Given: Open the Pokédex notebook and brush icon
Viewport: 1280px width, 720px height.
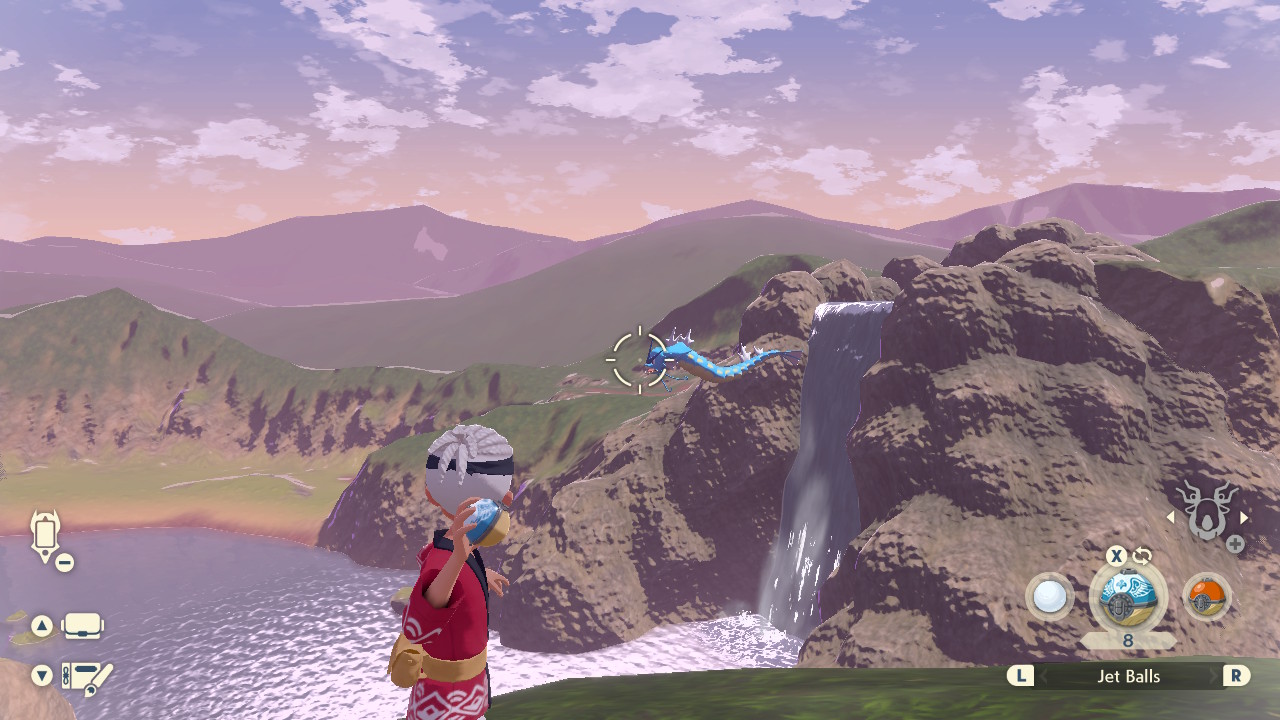Looking at the screenshot, I should tap(86, 677).
